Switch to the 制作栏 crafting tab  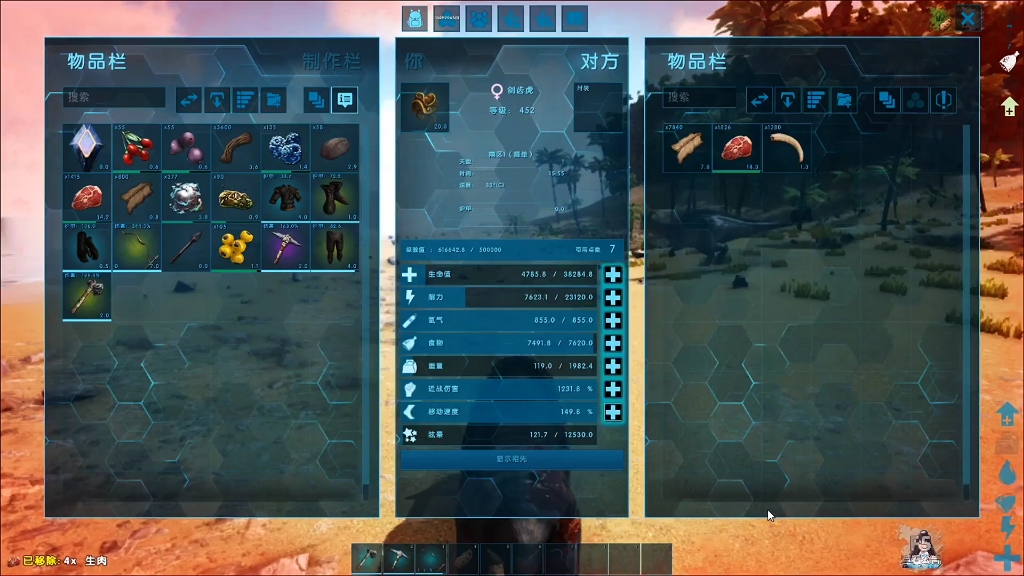[331, 61]
